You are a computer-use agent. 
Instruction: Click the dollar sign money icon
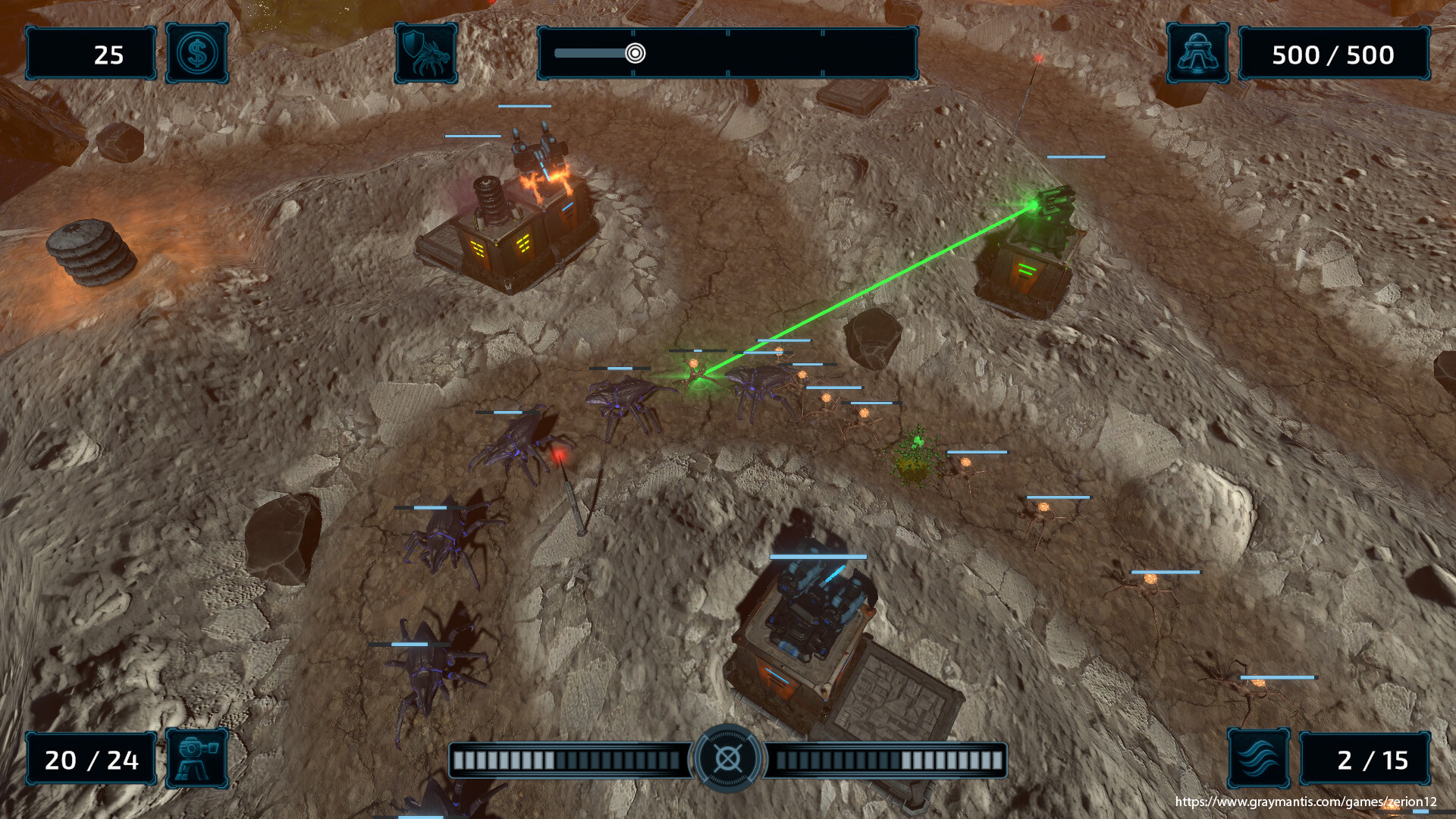tap(197, 53)
